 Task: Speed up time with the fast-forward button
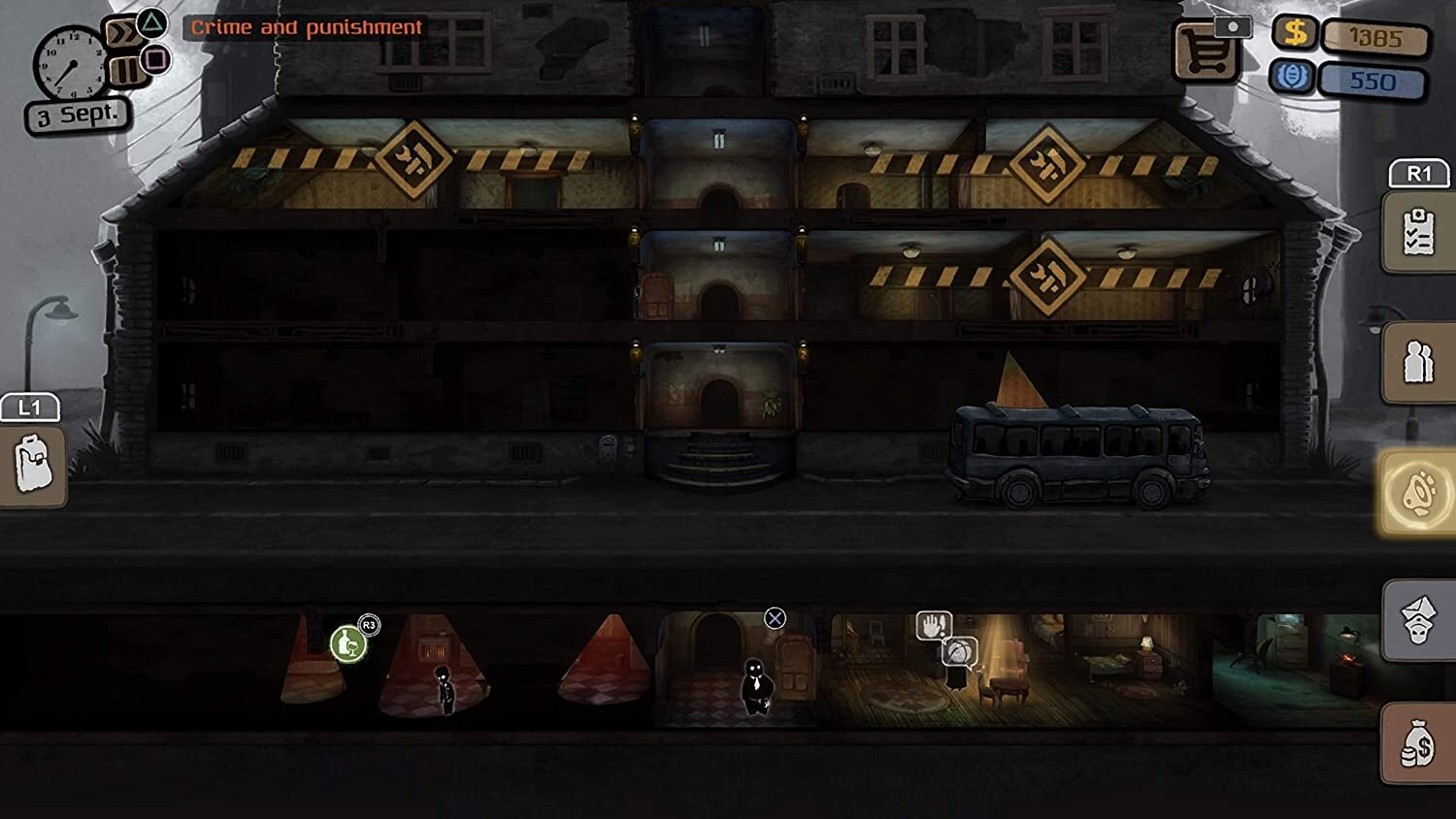coord(122,34)
